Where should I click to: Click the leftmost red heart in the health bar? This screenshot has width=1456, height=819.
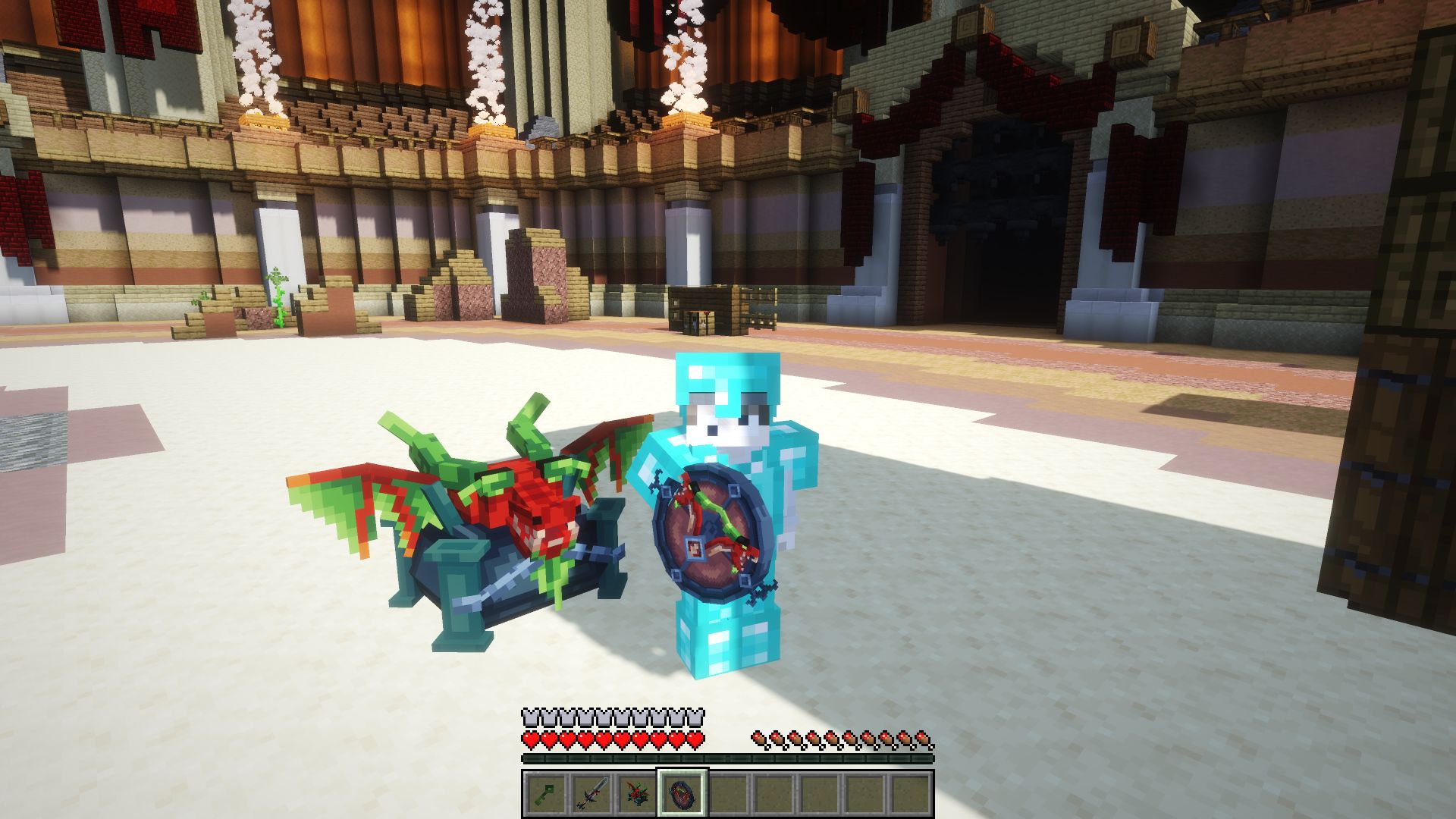tap(530, 739)
